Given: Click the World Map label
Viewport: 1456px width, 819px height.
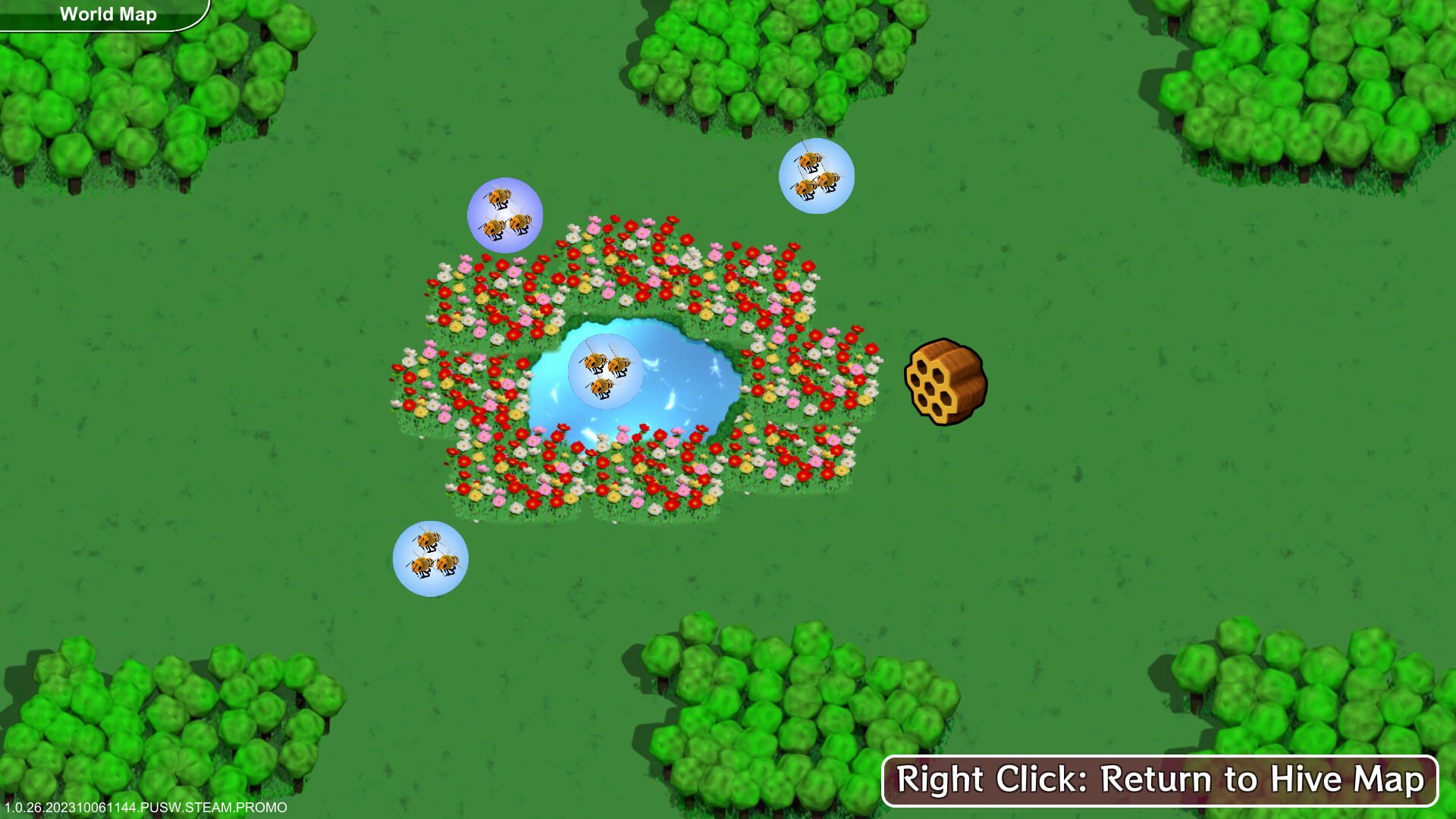Looking at the screenshot, I should click(x=108, y=14).
